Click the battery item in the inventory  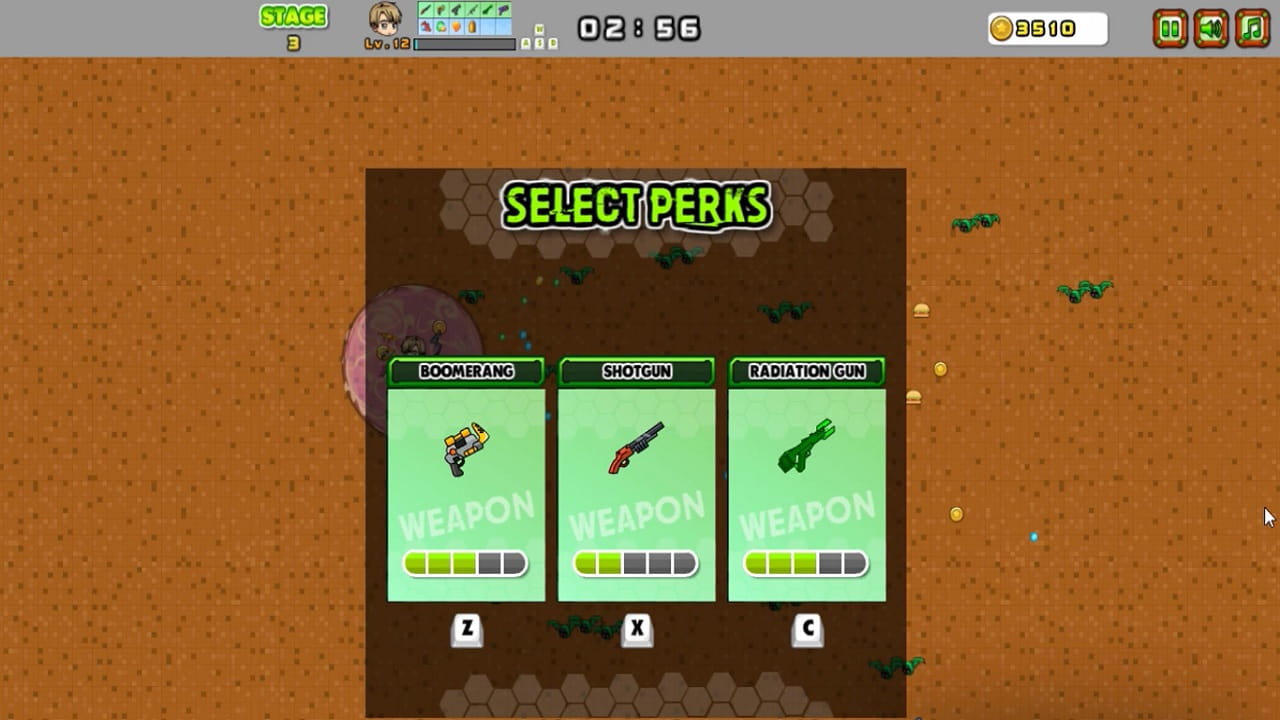pyautogui.click(x=470, y=27)
